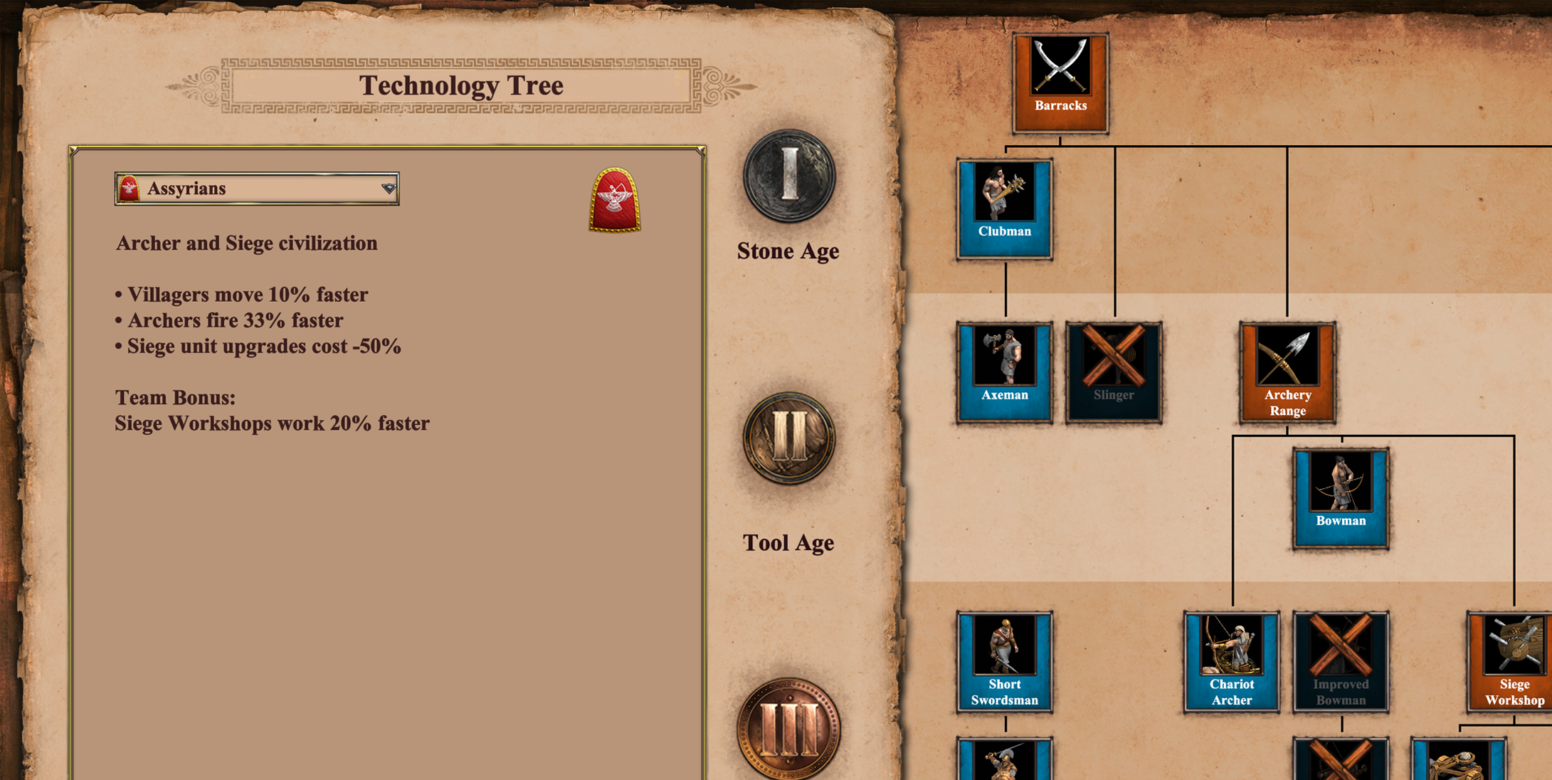Click the Archery Range building icon

1287,372
